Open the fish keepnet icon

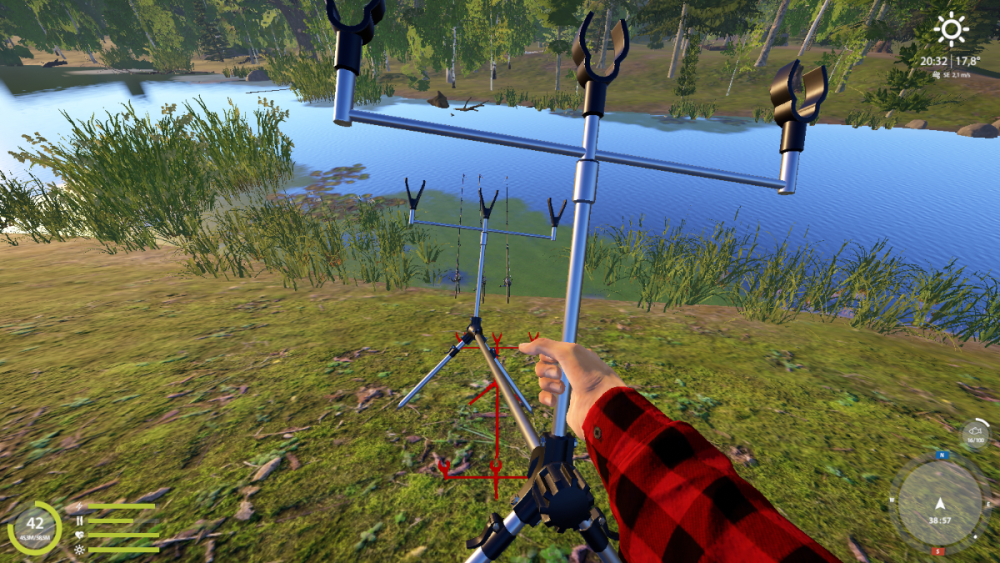coord(976,434)
